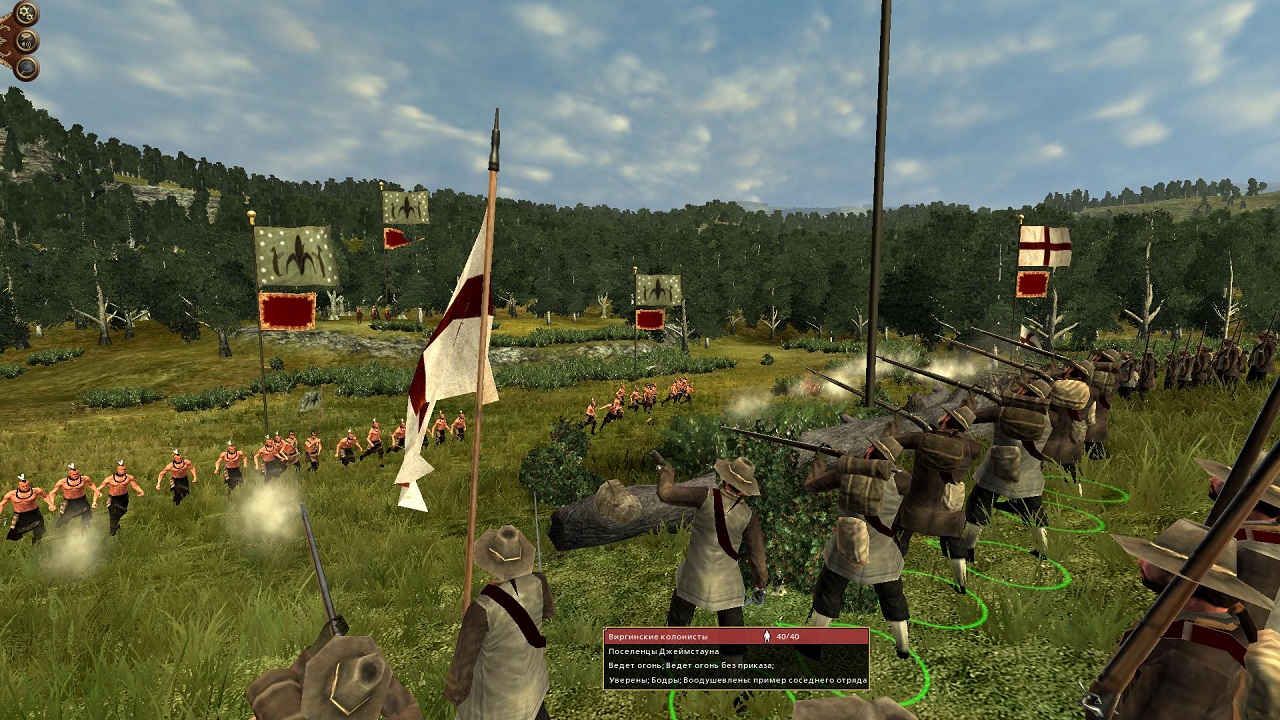Select the unit with the red-cross banner
1280x720 pixels.
1044,246
